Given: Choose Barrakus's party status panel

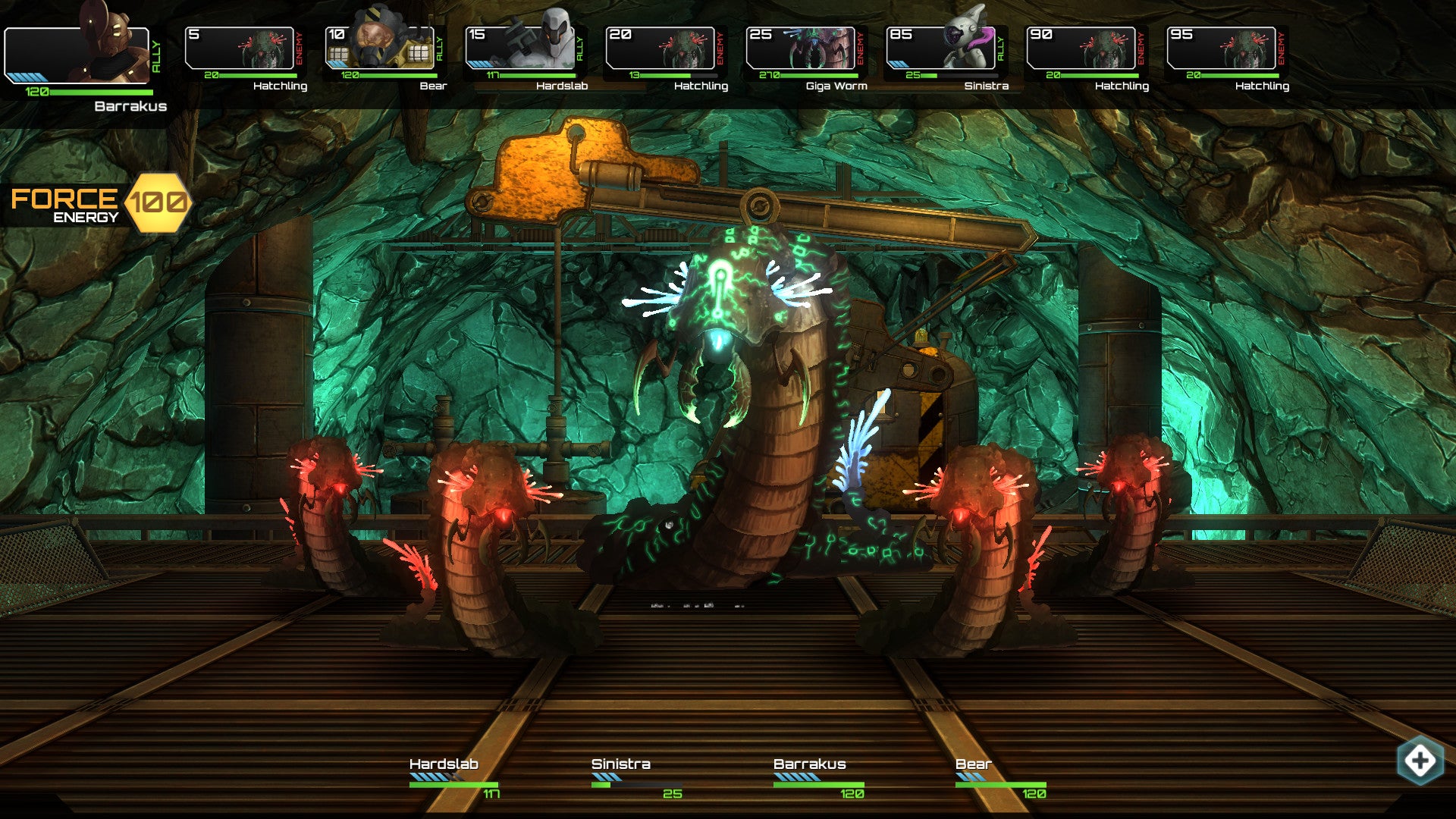Looking at the screenshot, I should (818, 779).
